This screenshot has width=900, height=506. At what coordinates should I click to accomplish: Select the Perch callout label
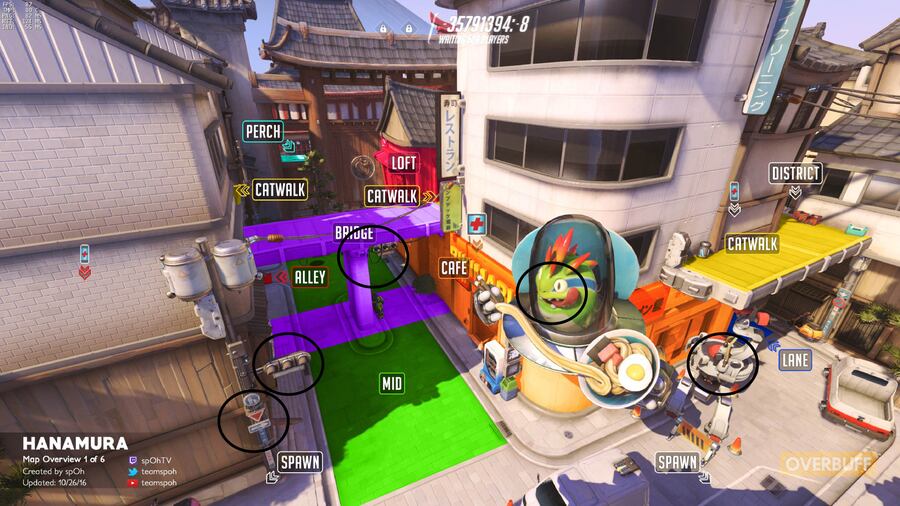coord(263,131)
